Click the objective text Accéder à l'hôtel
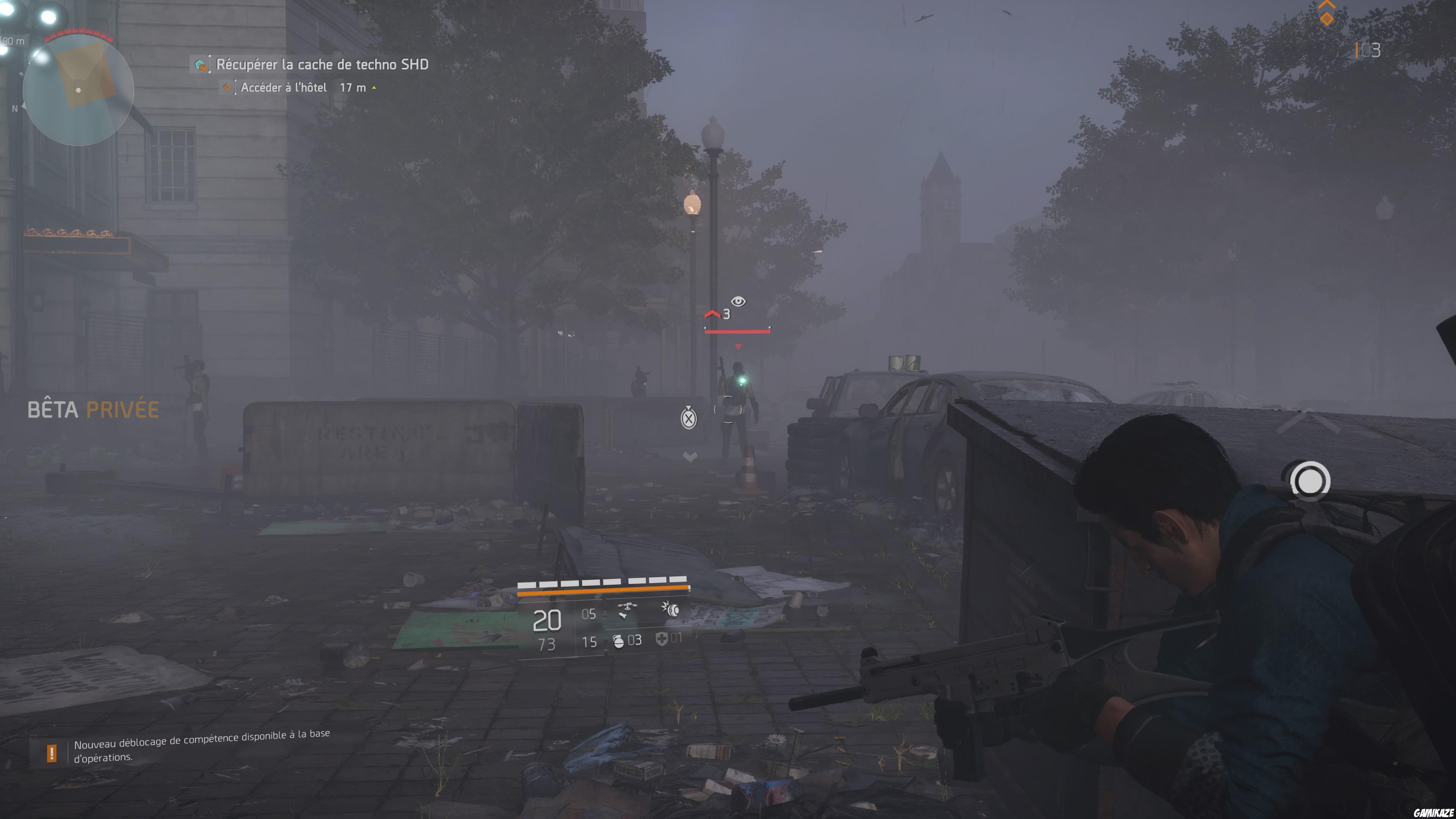Viewport: 1456px width, 819px height. (284, 88)
